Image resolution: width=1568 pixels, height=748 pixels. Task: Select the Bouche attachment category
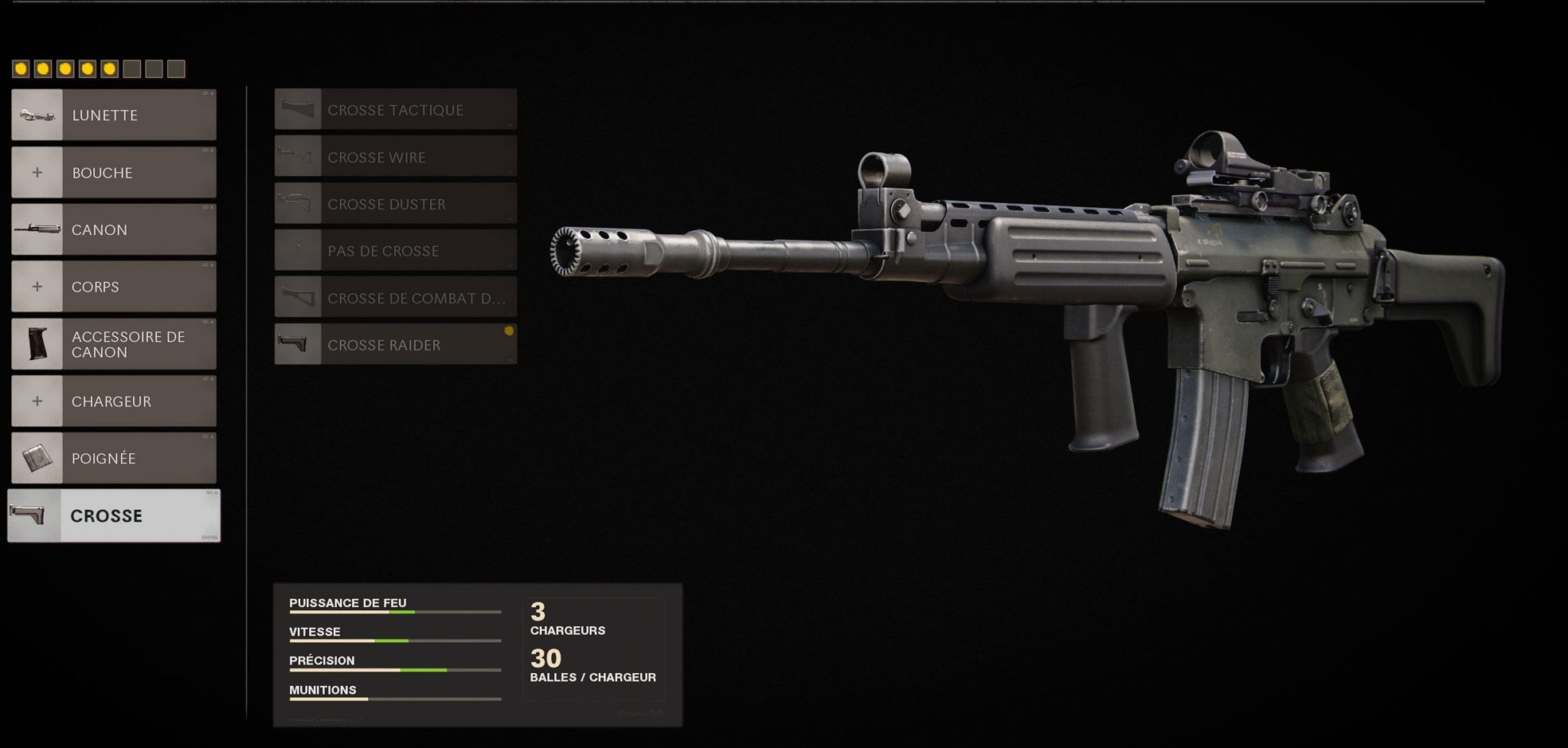point(113,172)
